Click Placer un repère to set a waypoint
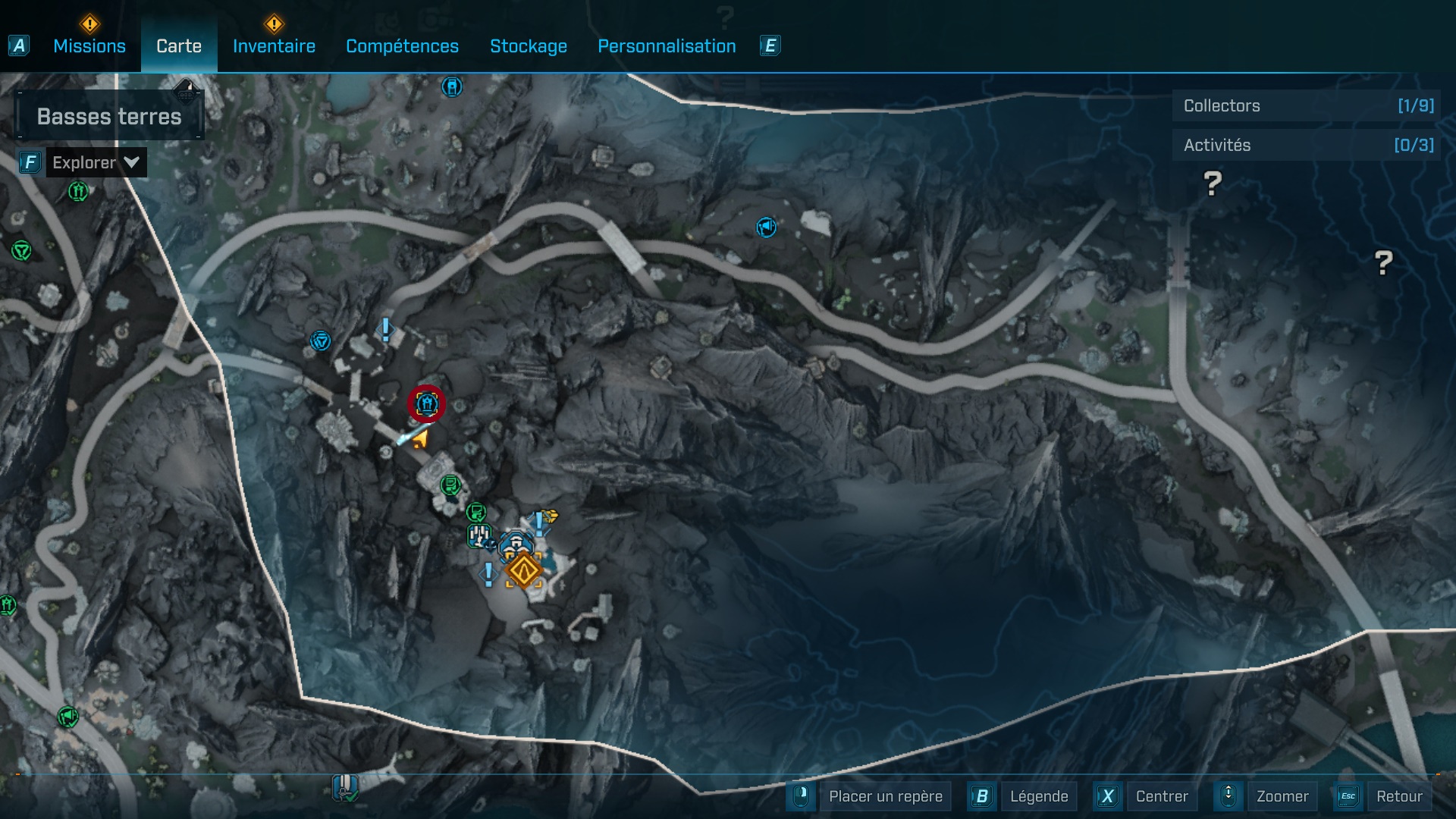The image size is (1456, 819). click(x=884, y=796)
